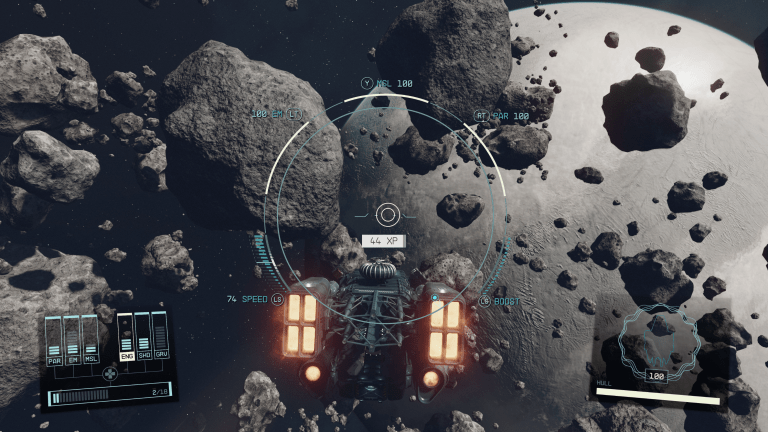Click the center targeting reticle

(x=388, y=214)
